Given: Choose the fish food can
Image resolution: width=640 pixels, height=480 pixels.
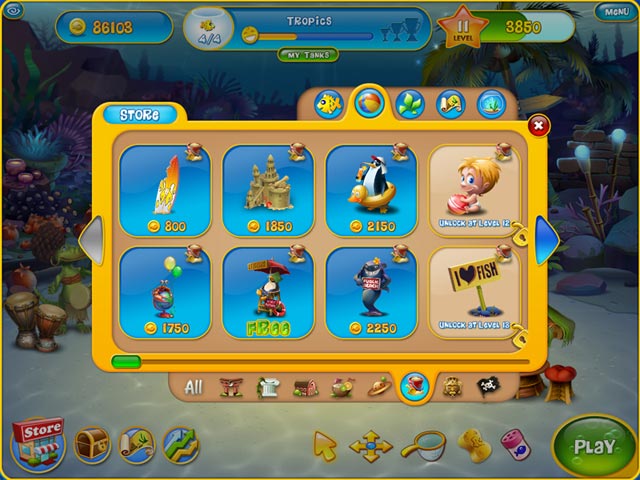Looking at the screenshot, I should 513,444.
